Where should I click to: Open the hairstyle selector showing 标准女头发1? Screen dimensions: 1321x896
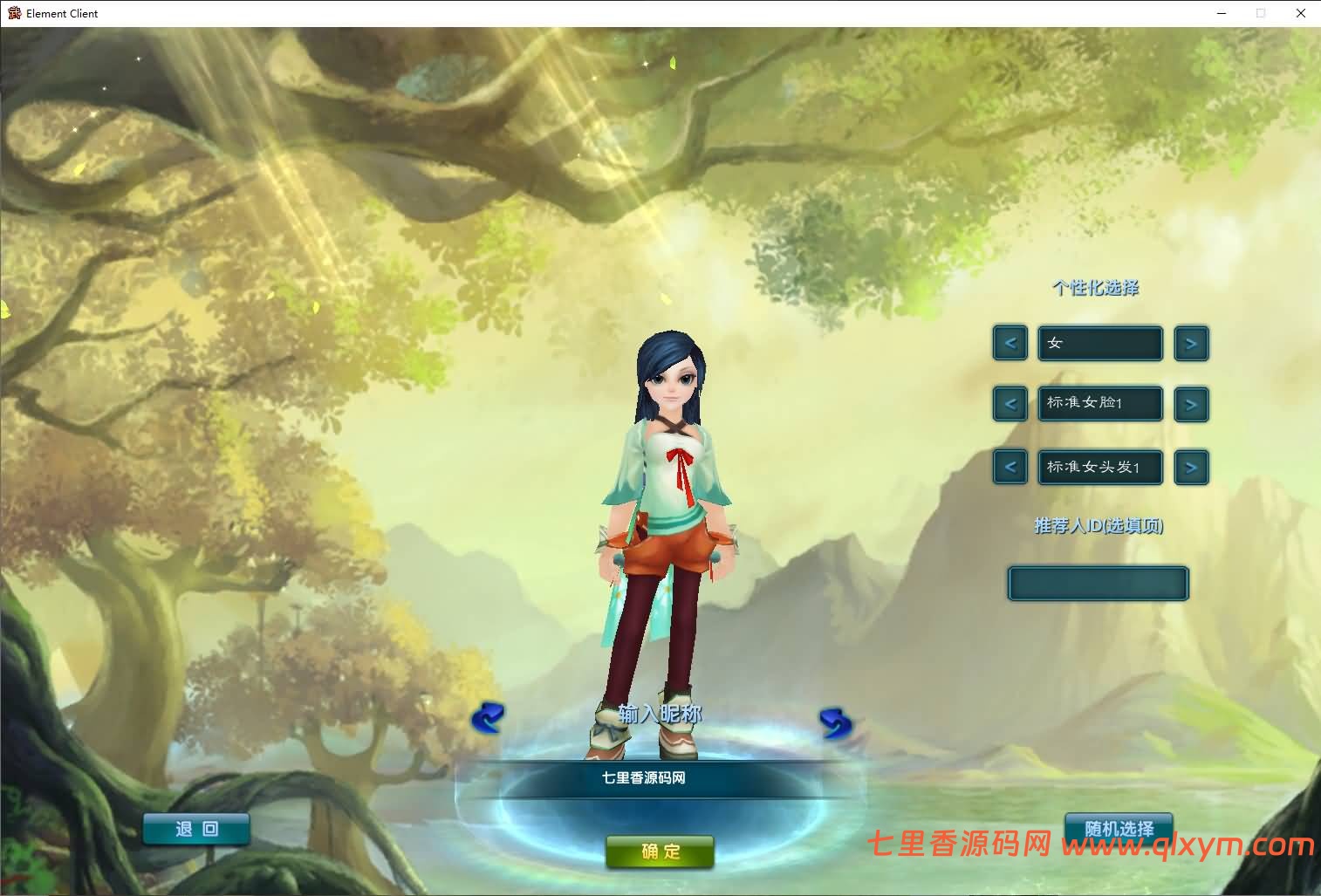click(1099, 467)
